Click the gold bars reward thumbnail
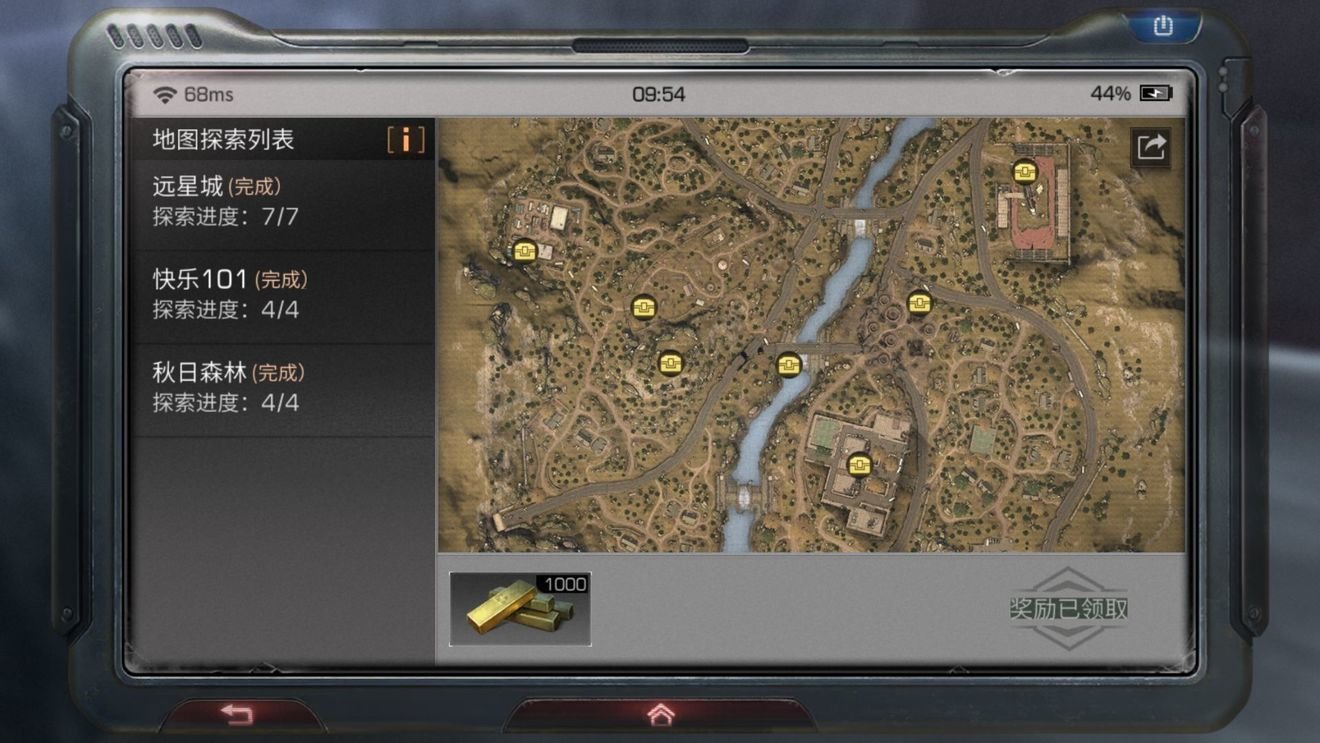 pyautogui.click(x=520, y=609)
